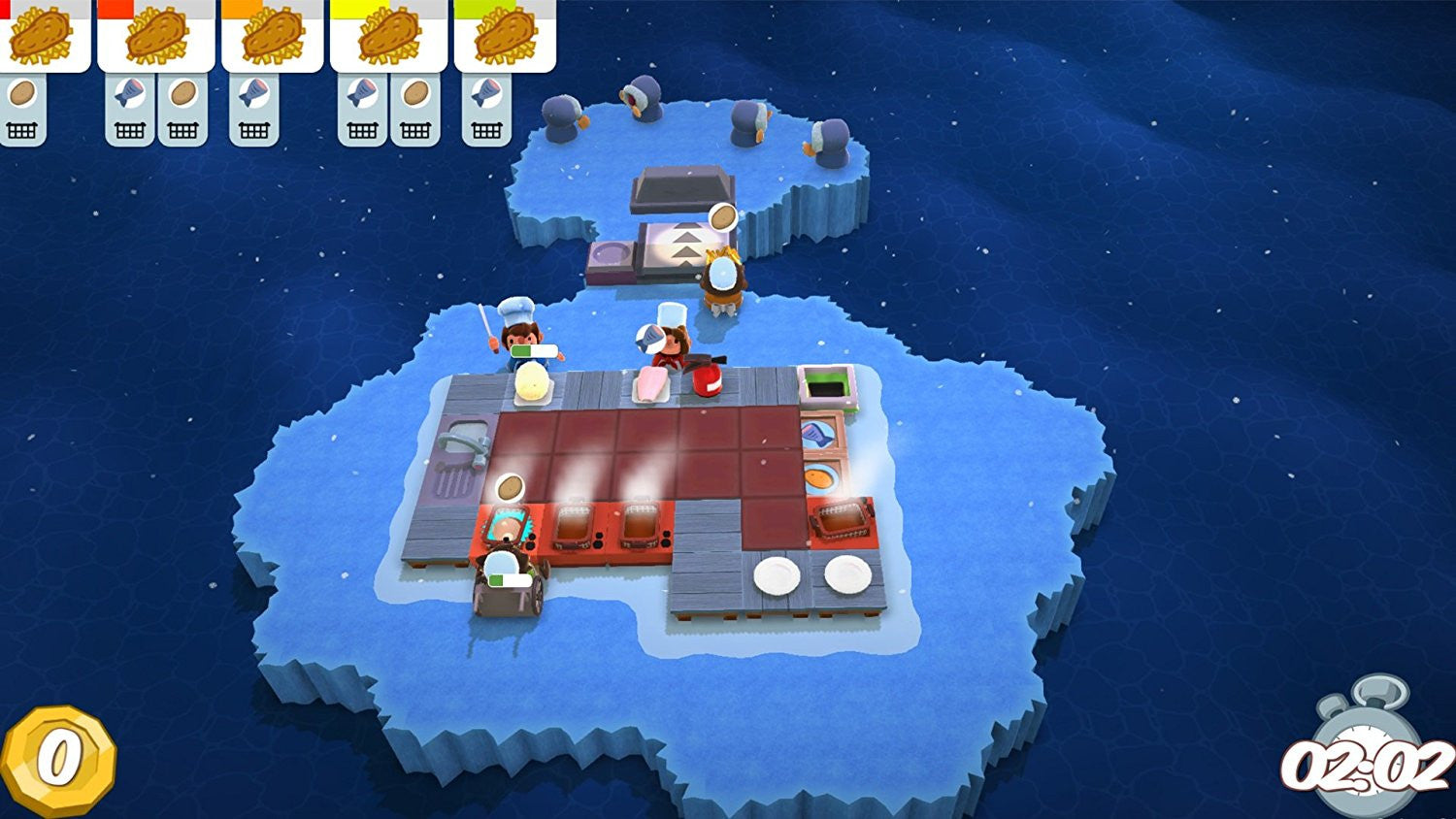The image size is (1456, 819).
Task: Open the green trash chute on the counter
Action: point(827,384)
